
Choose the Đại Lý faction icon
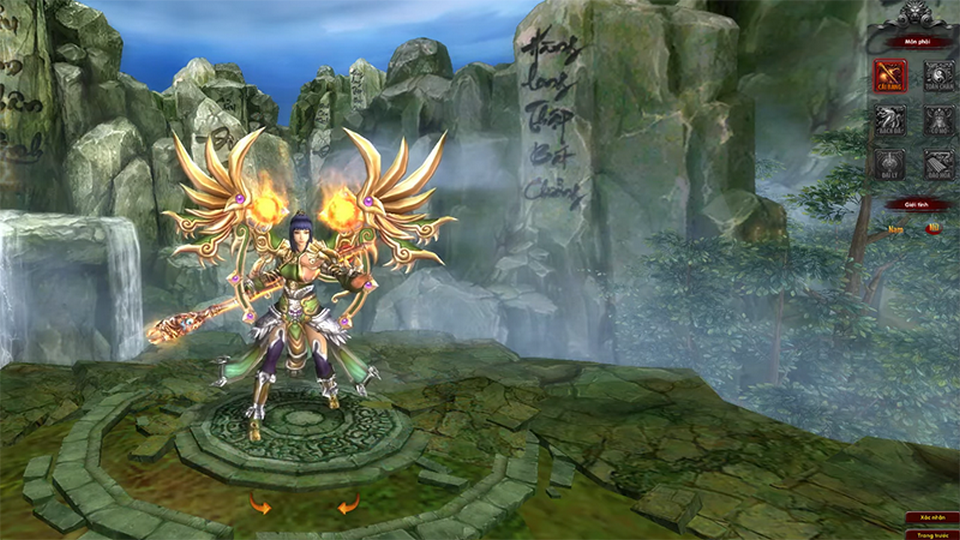889,165
